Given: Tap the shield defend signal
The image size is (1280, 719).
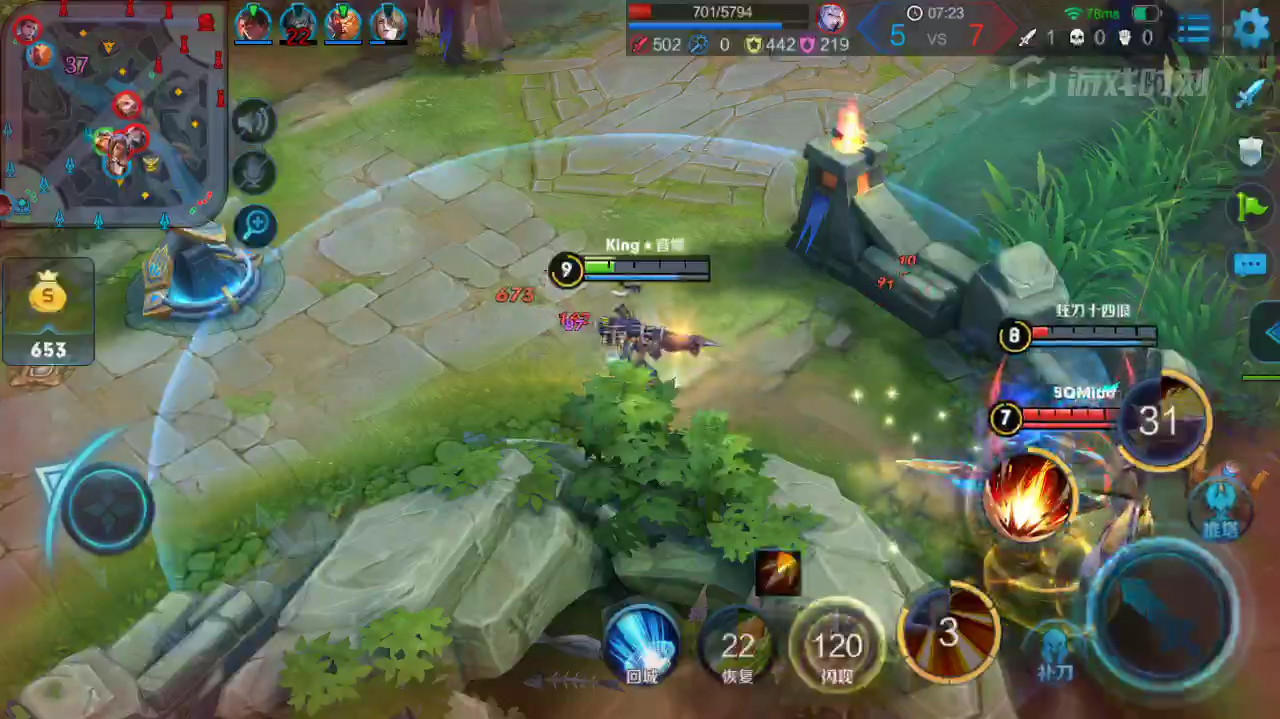Looking at the screenshot, I should click(x=1250, y=151).
